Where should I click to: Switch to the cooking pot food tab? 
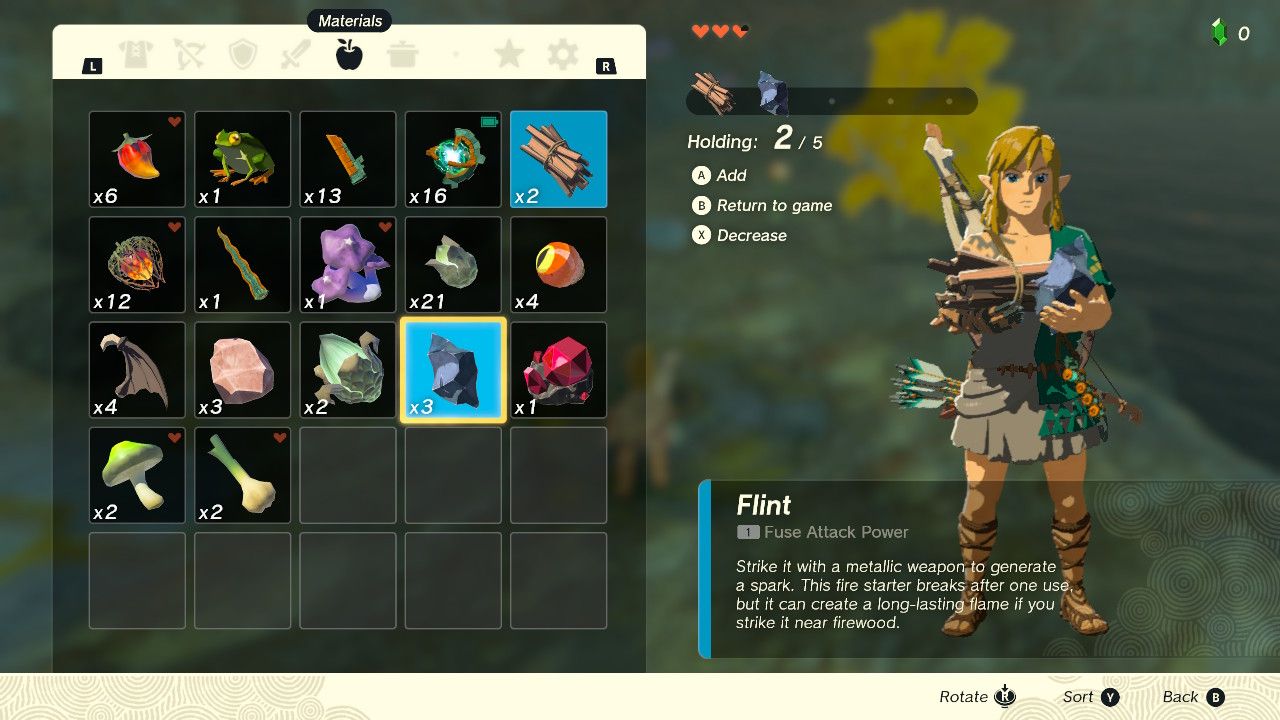click(x=403, y=55)
